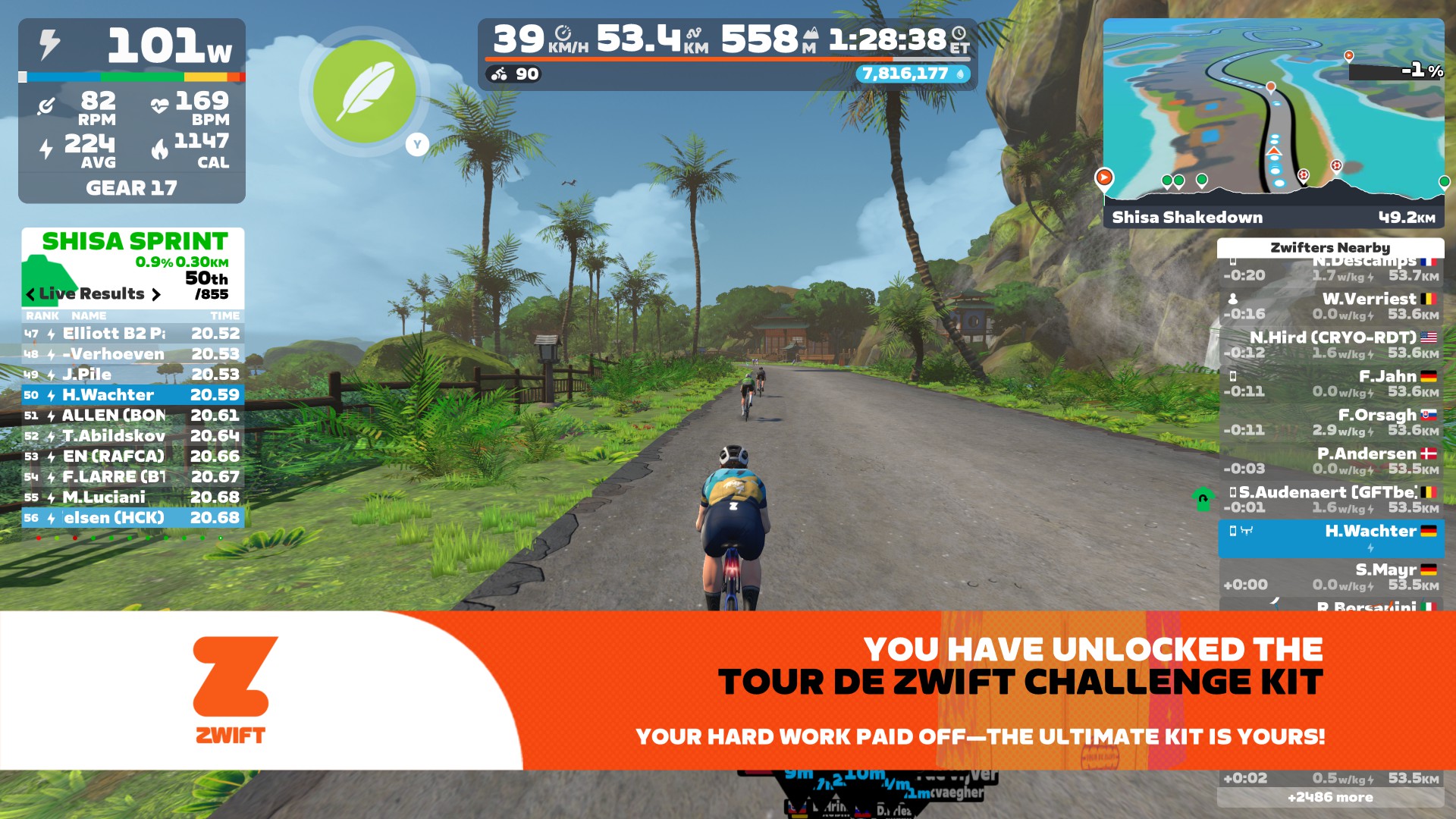This screenshot has width=1456, height=819.
Task: Show next Live Results page arrow
Action: click(156, 294)
